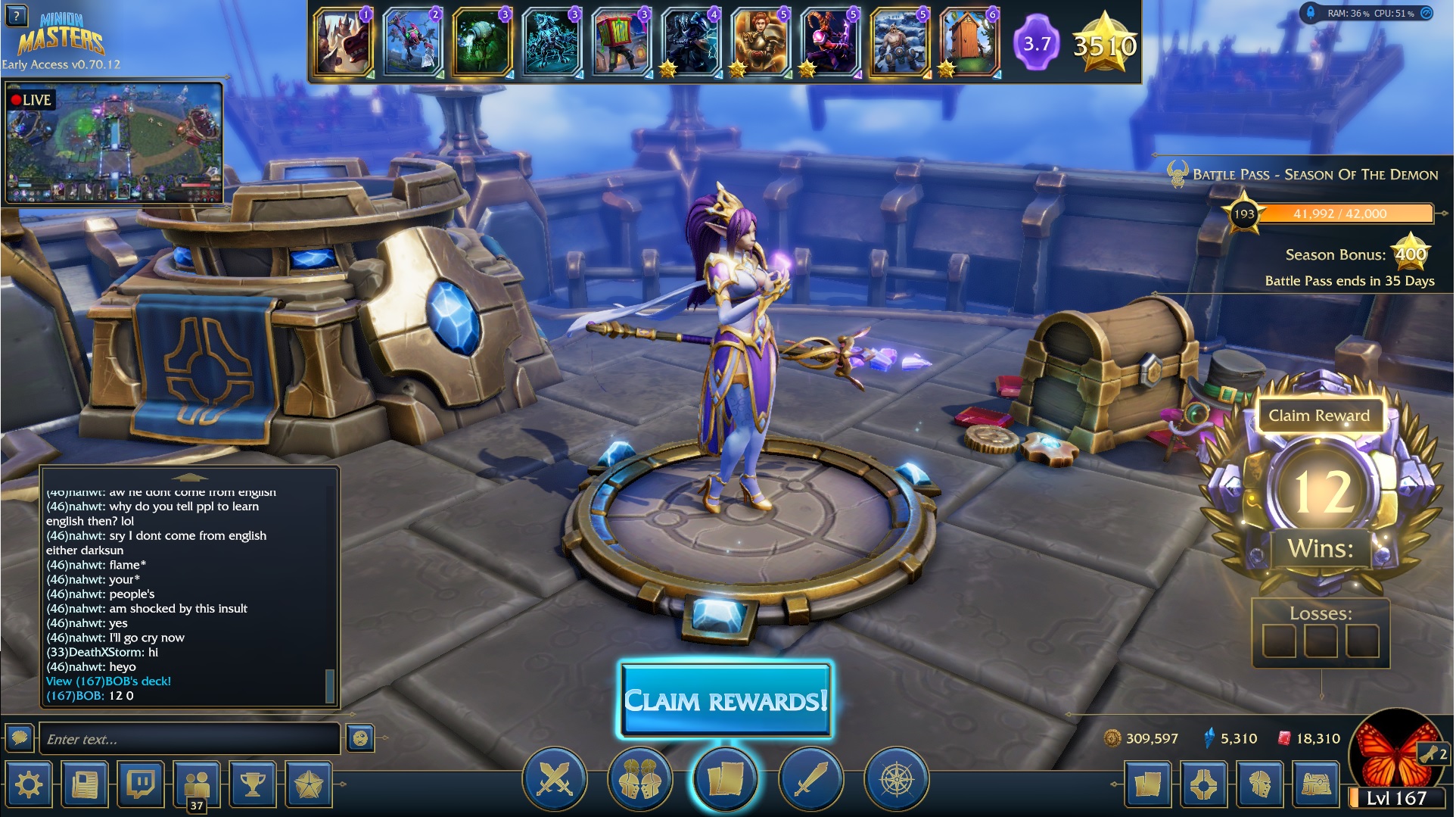Show the friends list
This screenshot has width=1456, height=817.
[197, 784]
